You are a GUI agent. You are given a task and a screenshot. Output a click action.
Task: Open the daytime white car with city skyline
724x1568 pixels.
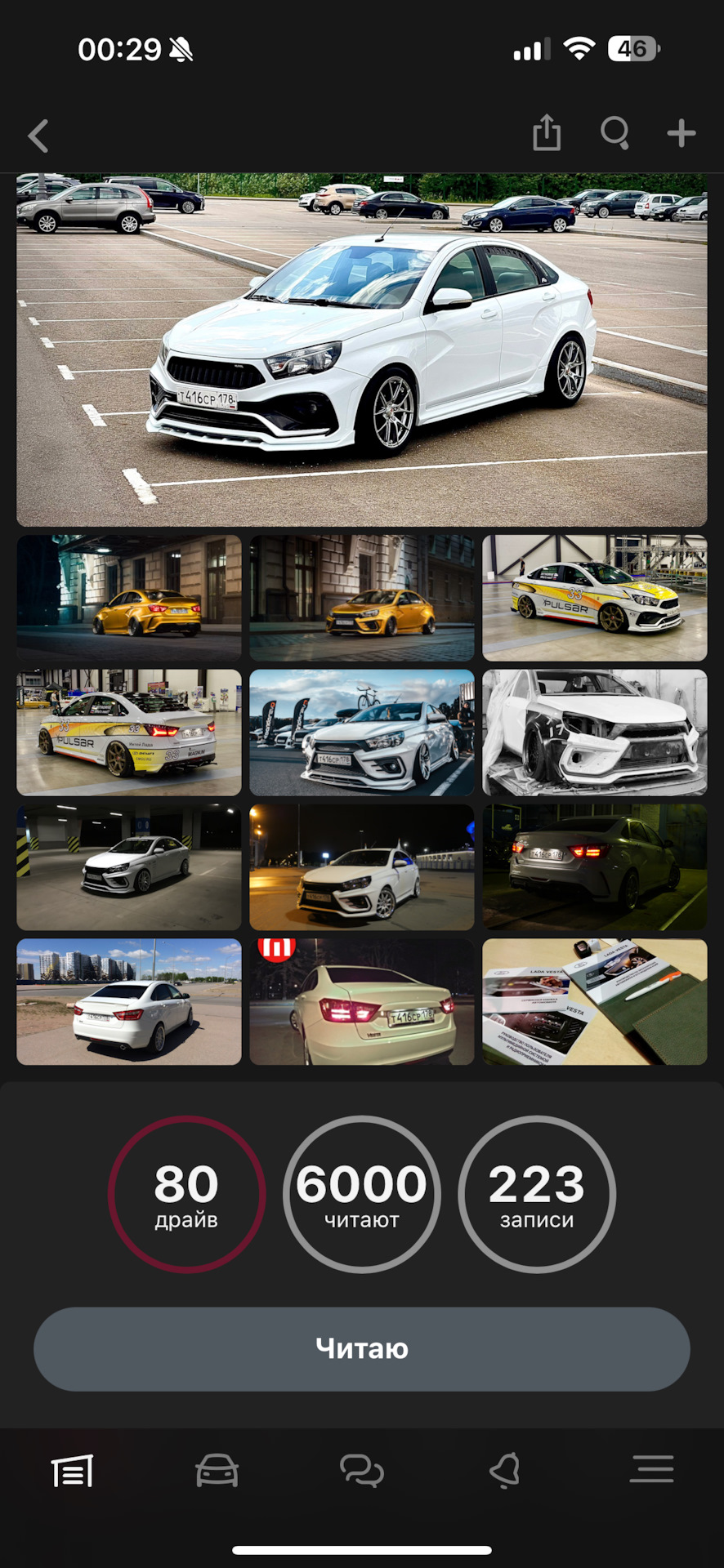coord(129,1002)
